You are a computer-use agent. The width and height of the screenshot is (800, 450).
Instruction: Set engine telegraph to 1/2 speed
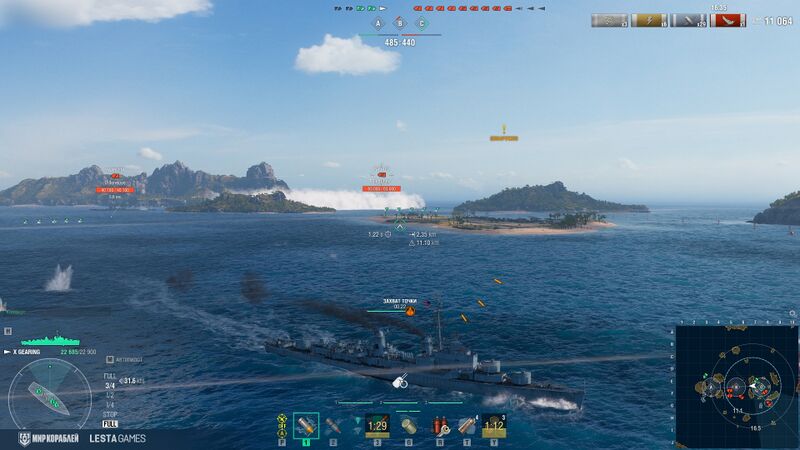(x=109, y=395)
